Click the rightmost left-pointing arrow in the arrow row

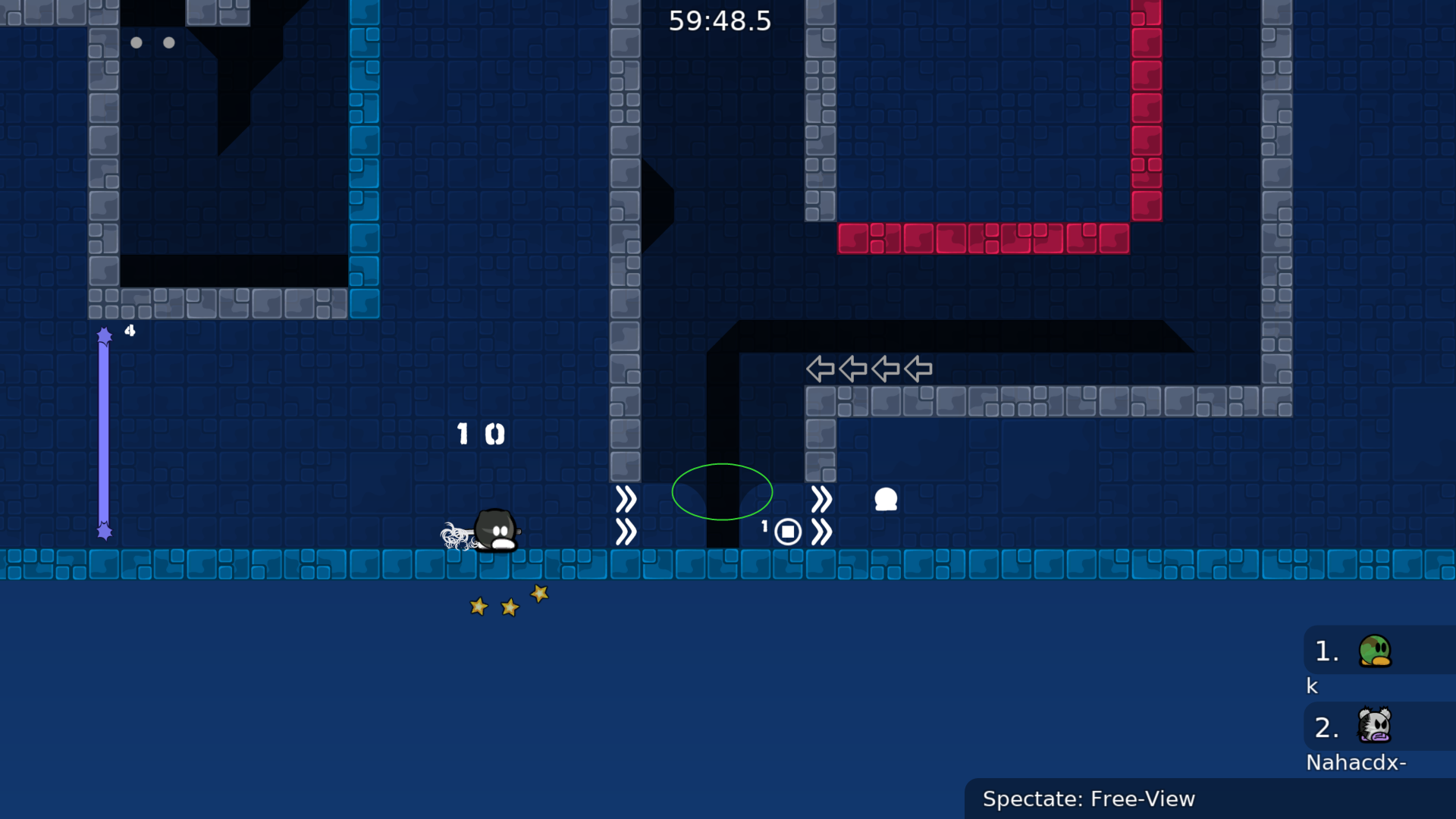(916, 369)
